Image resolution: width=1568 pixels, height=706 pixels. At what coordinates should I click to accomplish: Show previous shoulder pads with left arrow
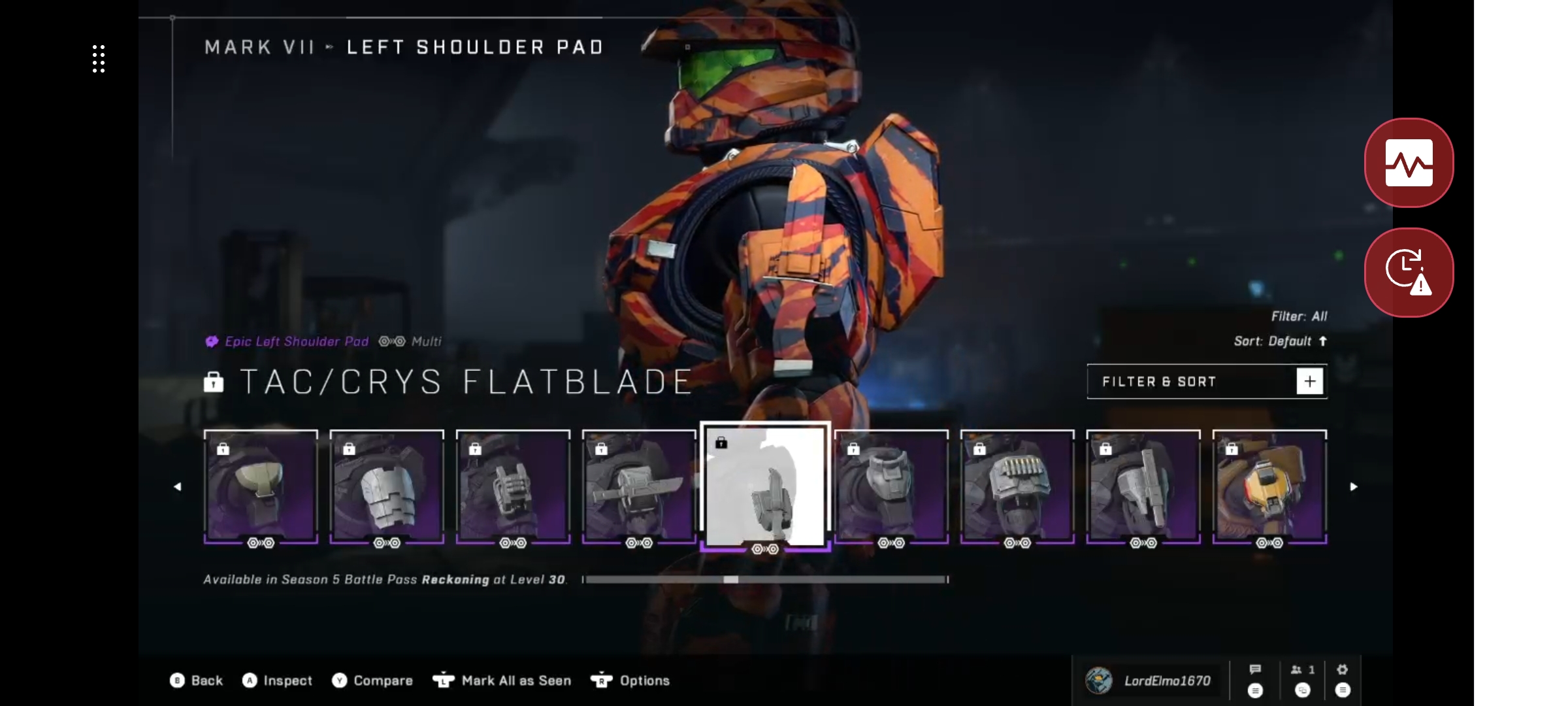point(177,487)
